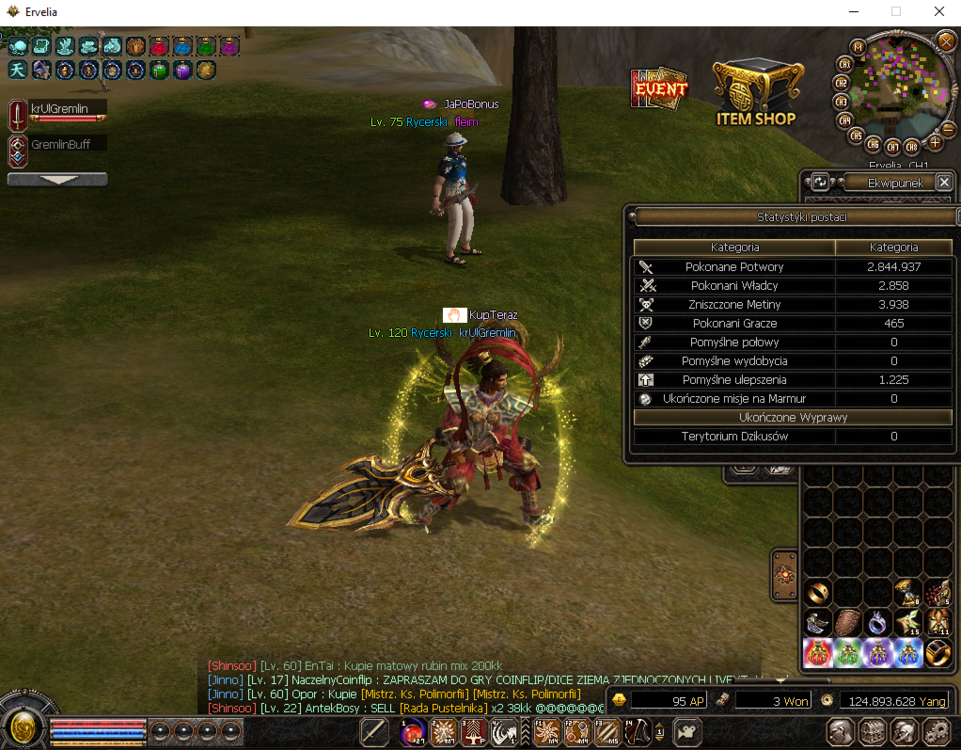
Task: Select party member GremlinBuff
Action: coord(60,145)
